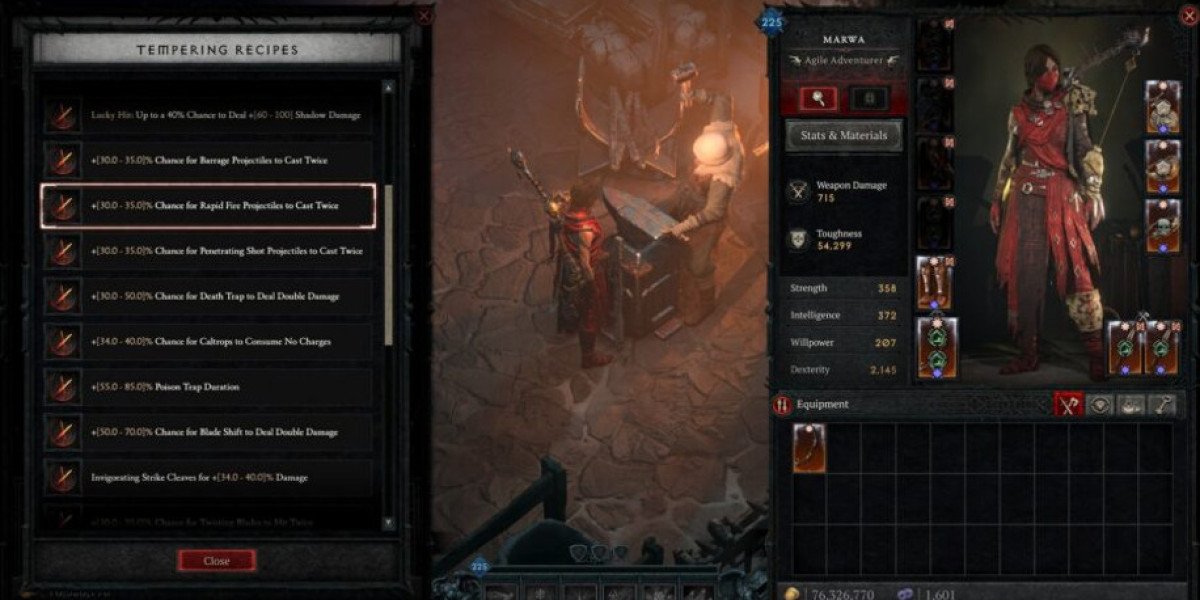
Task: Click the X atop the Tempering Recipes panel
Action: tap(424, 15)
